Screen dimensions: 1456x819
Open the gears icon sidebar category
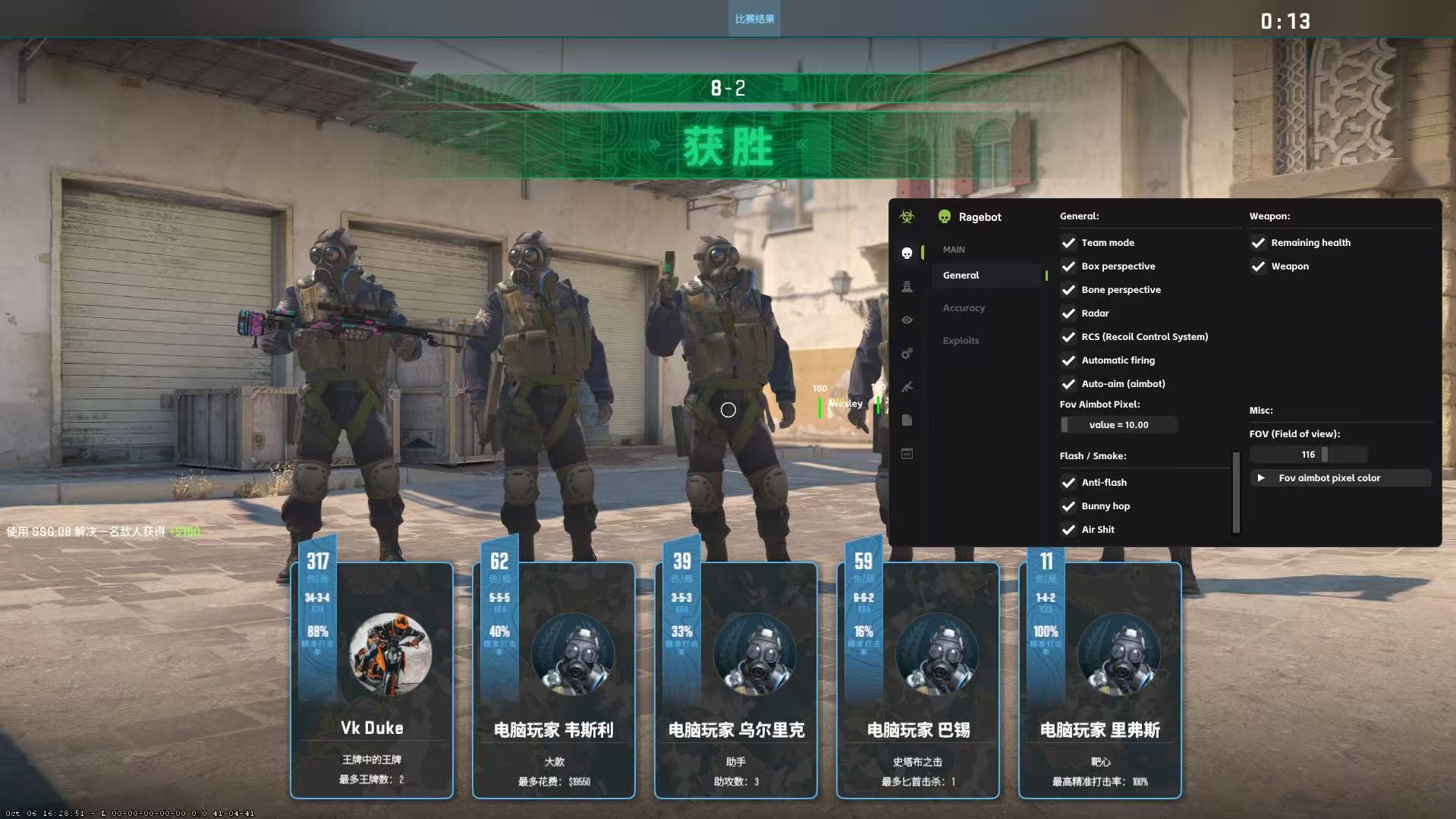(907, 354)
